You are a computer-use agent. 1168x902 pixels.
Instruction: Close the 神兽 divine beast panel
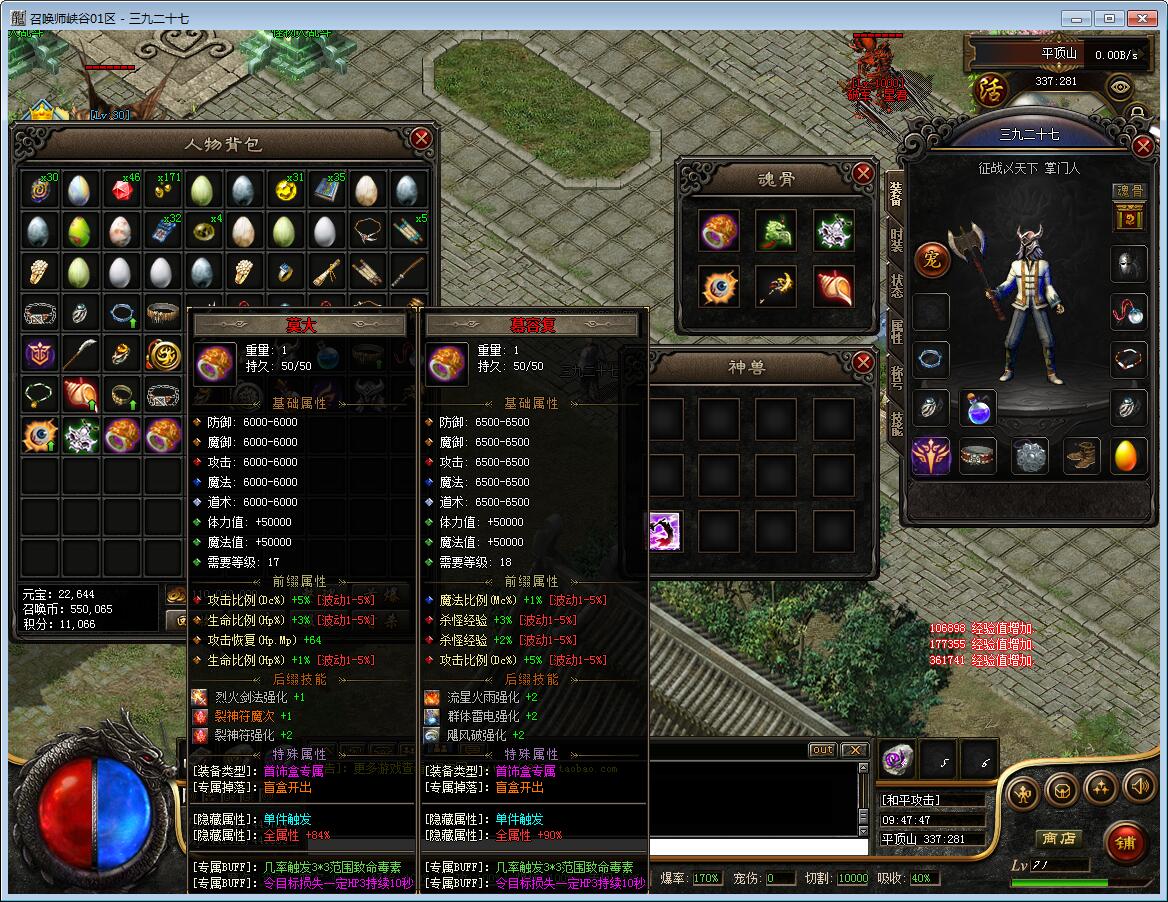click(x=863, y=363)
